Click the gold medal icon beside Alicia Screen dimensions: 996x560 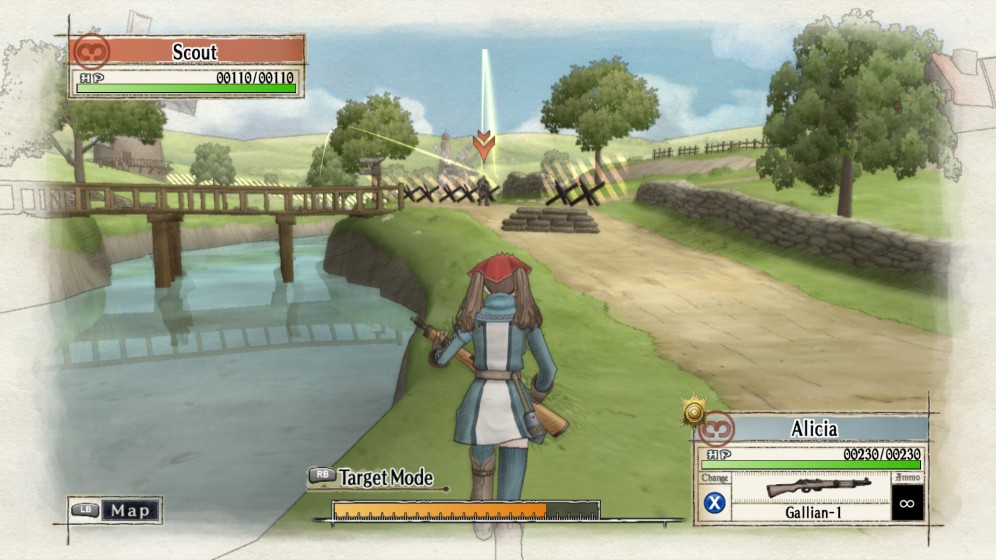(x=694, y=410)
